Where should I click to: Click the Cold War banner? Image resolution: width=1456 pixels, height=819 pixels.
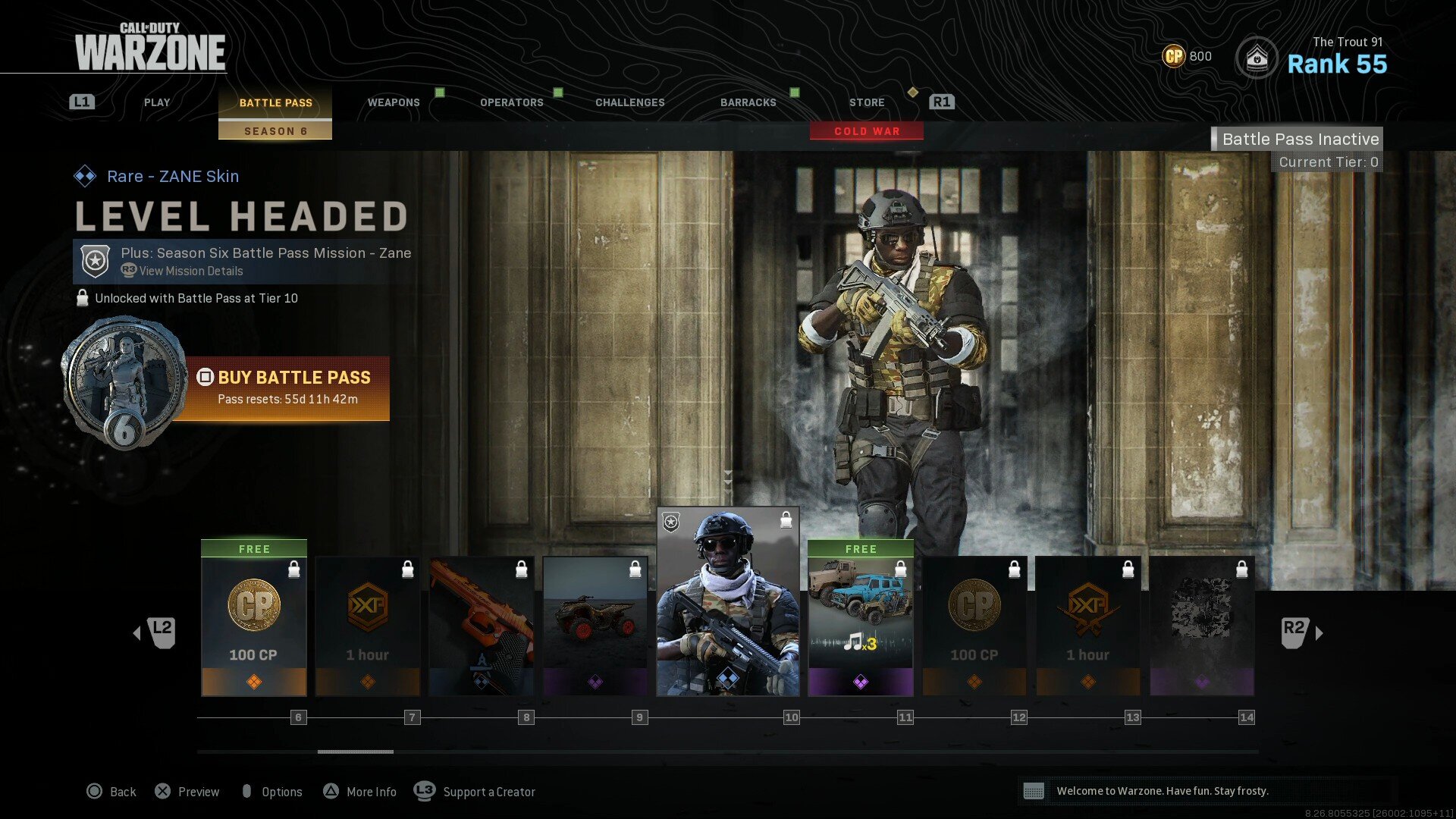867,131
